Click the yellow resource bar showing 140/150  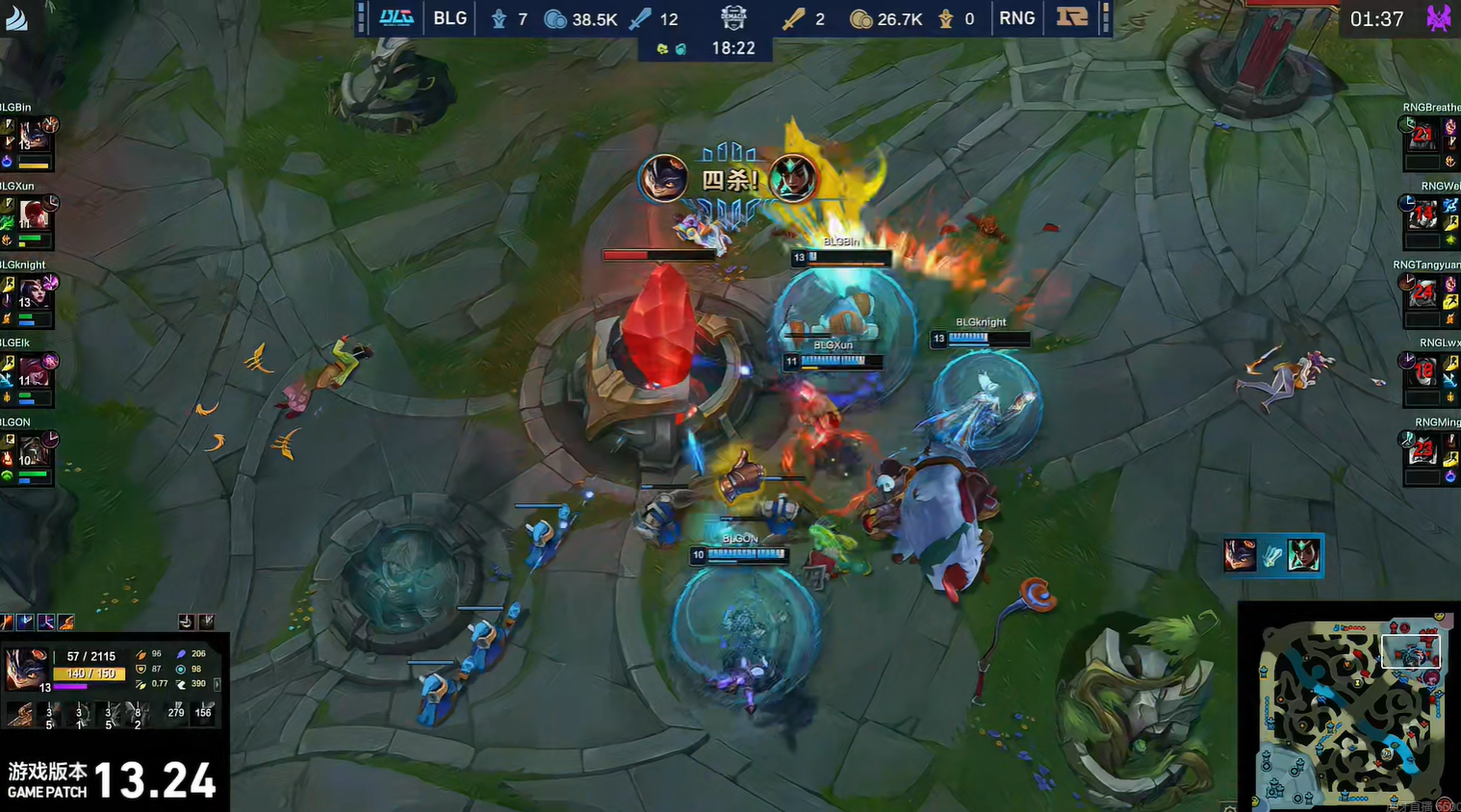click(89, 673)
